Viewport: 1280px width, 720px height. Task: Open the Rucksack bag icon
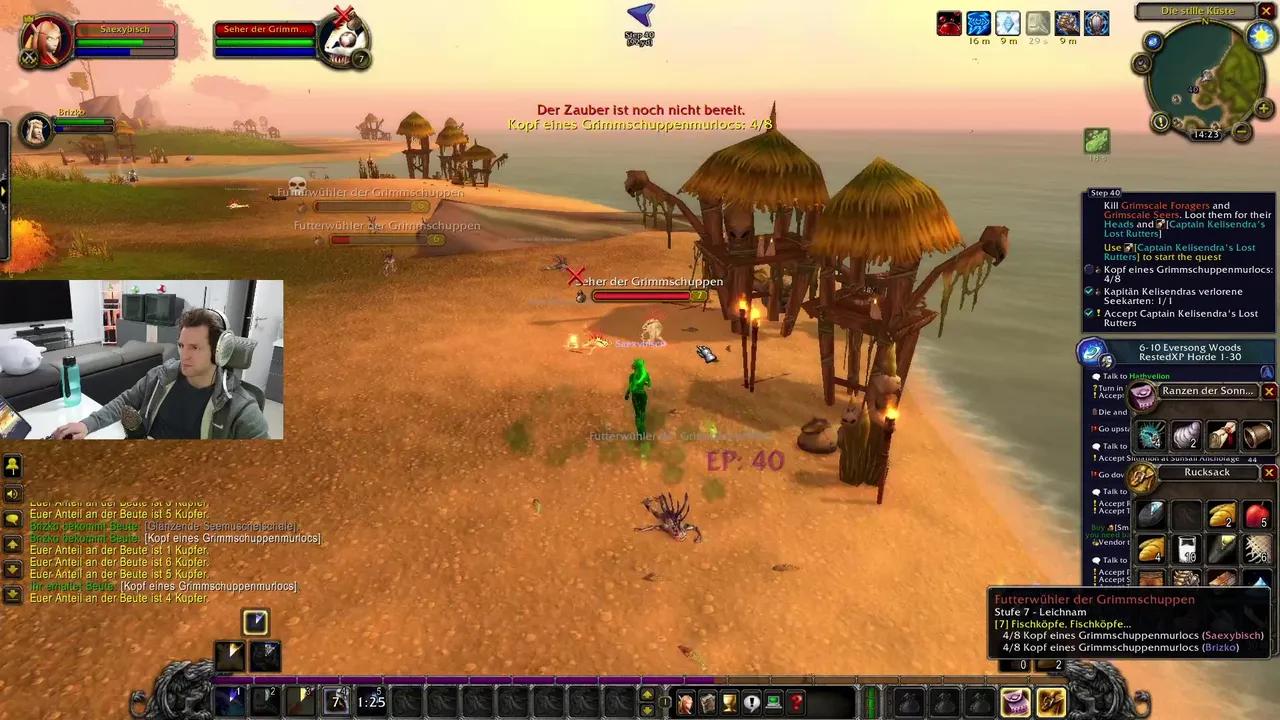[1051, 703]
